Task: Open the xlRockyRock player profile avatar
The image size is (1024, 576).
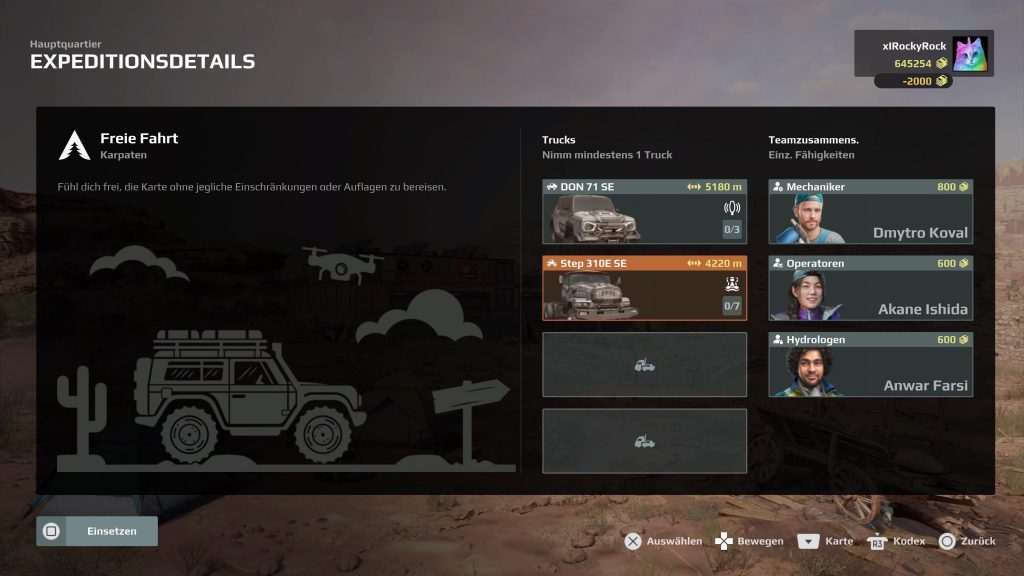Action: coord(969,54)
